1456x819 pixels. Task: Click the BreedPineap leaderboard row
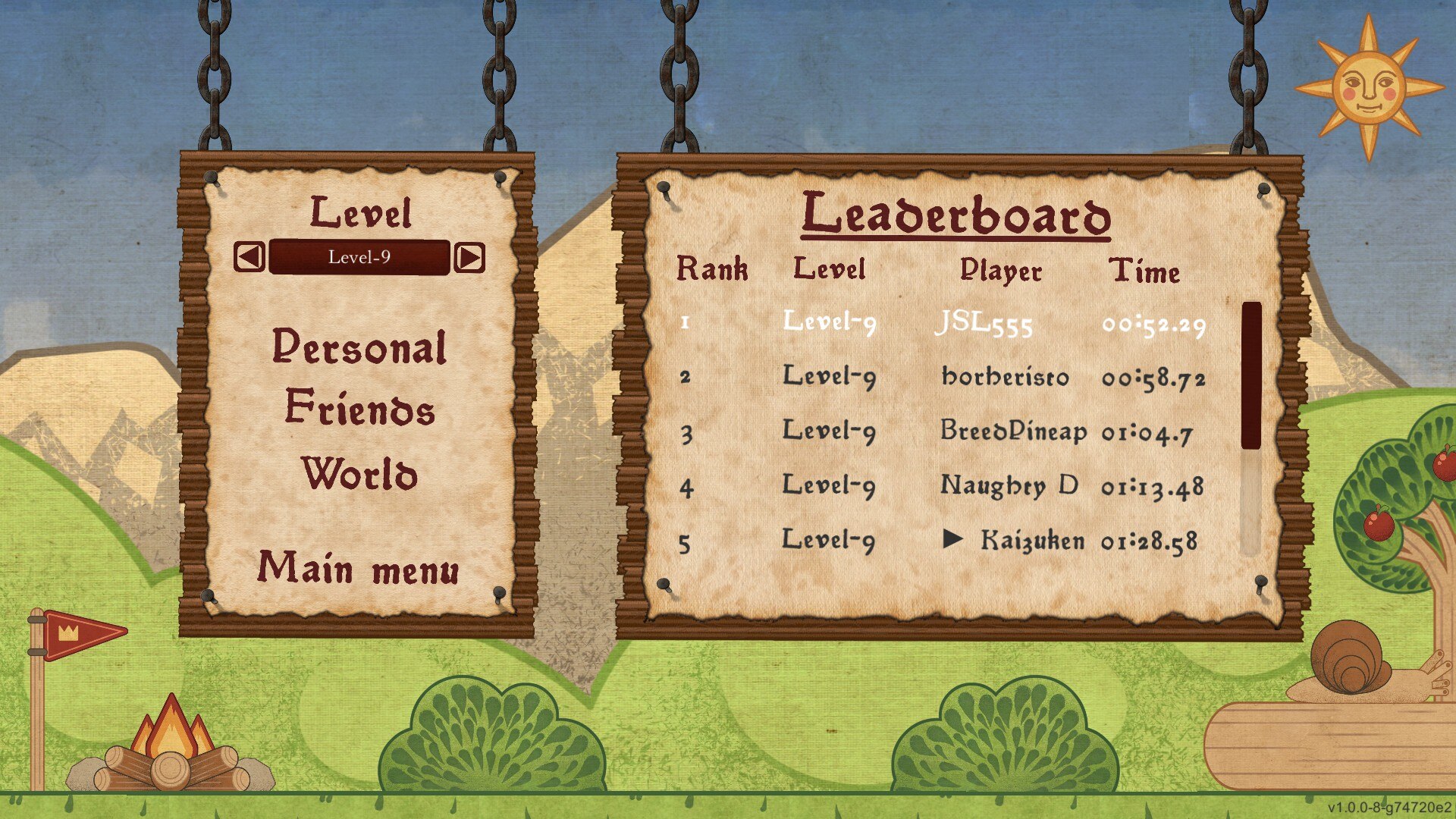coord(940,431)
